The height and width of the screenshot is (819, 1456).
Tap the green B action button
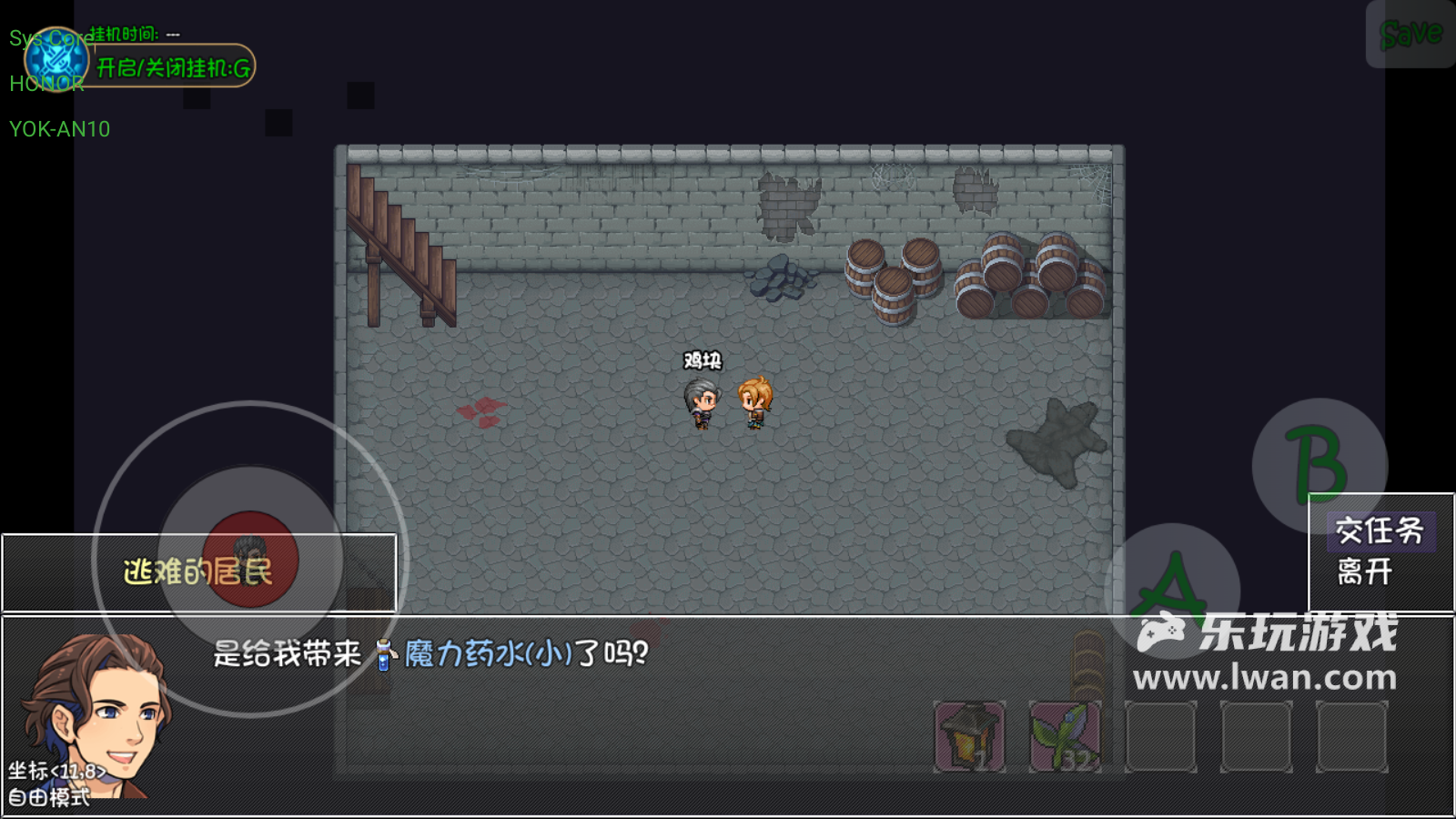1318,464
